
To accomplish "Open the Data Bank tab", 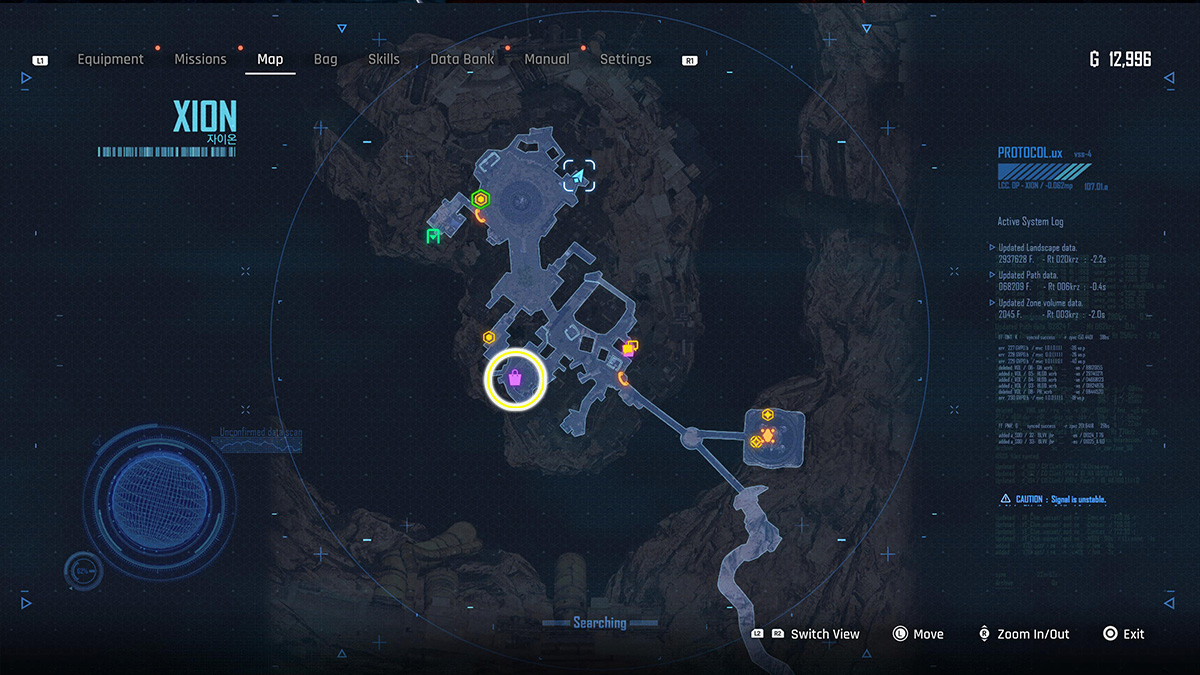I will click(x=461, y=60).
